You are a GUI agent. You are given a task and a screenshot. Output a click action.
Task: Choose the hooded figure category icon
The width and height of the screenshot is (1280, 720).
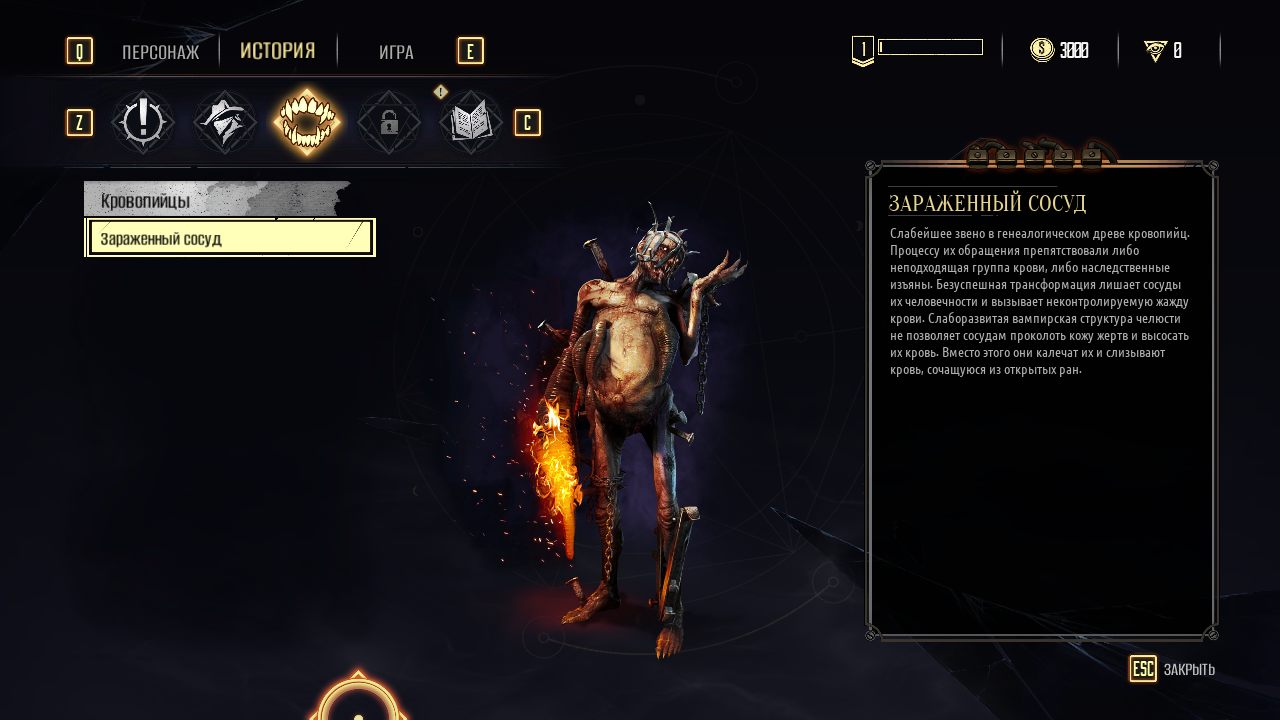225,122
